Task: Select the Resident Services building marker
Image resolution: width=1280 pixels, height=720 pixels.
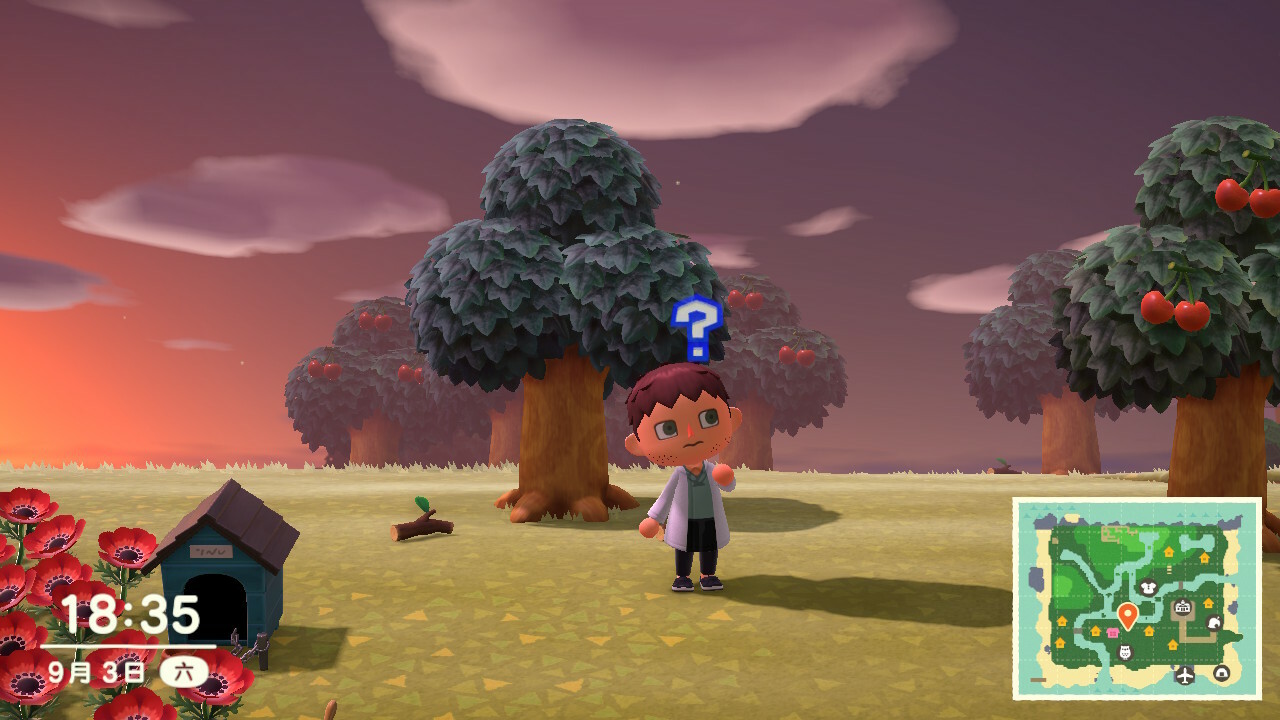Action: pos(1183,606)
